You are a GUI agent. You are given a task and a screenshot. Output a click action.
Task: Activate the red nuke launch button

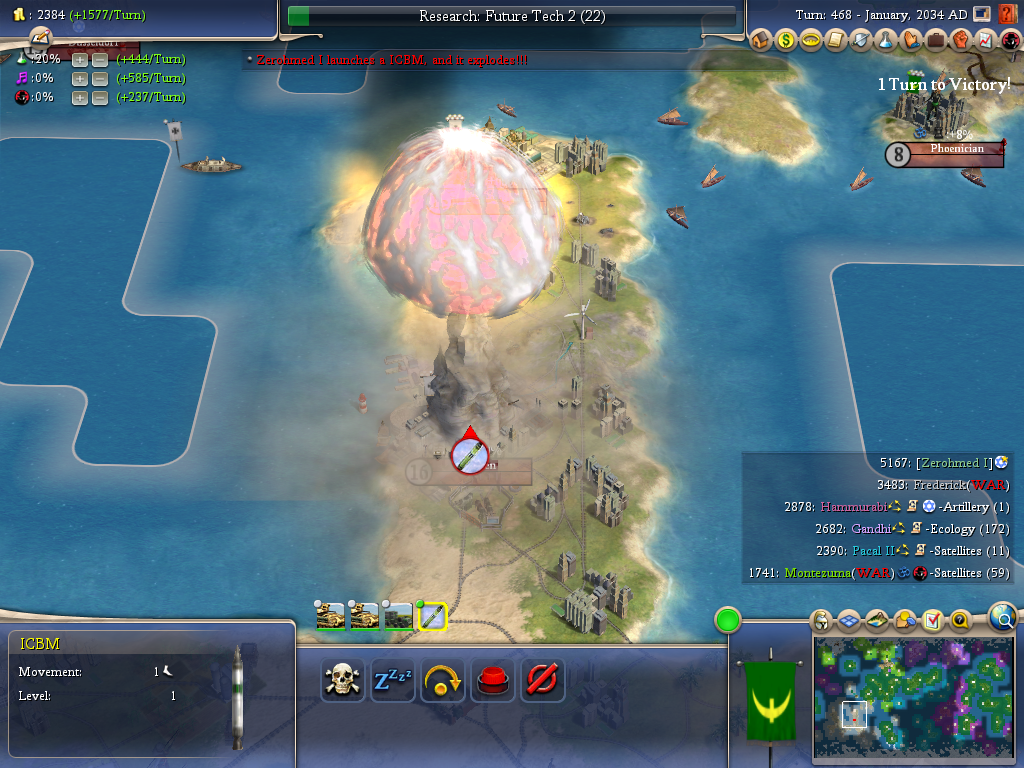point(493,681)
